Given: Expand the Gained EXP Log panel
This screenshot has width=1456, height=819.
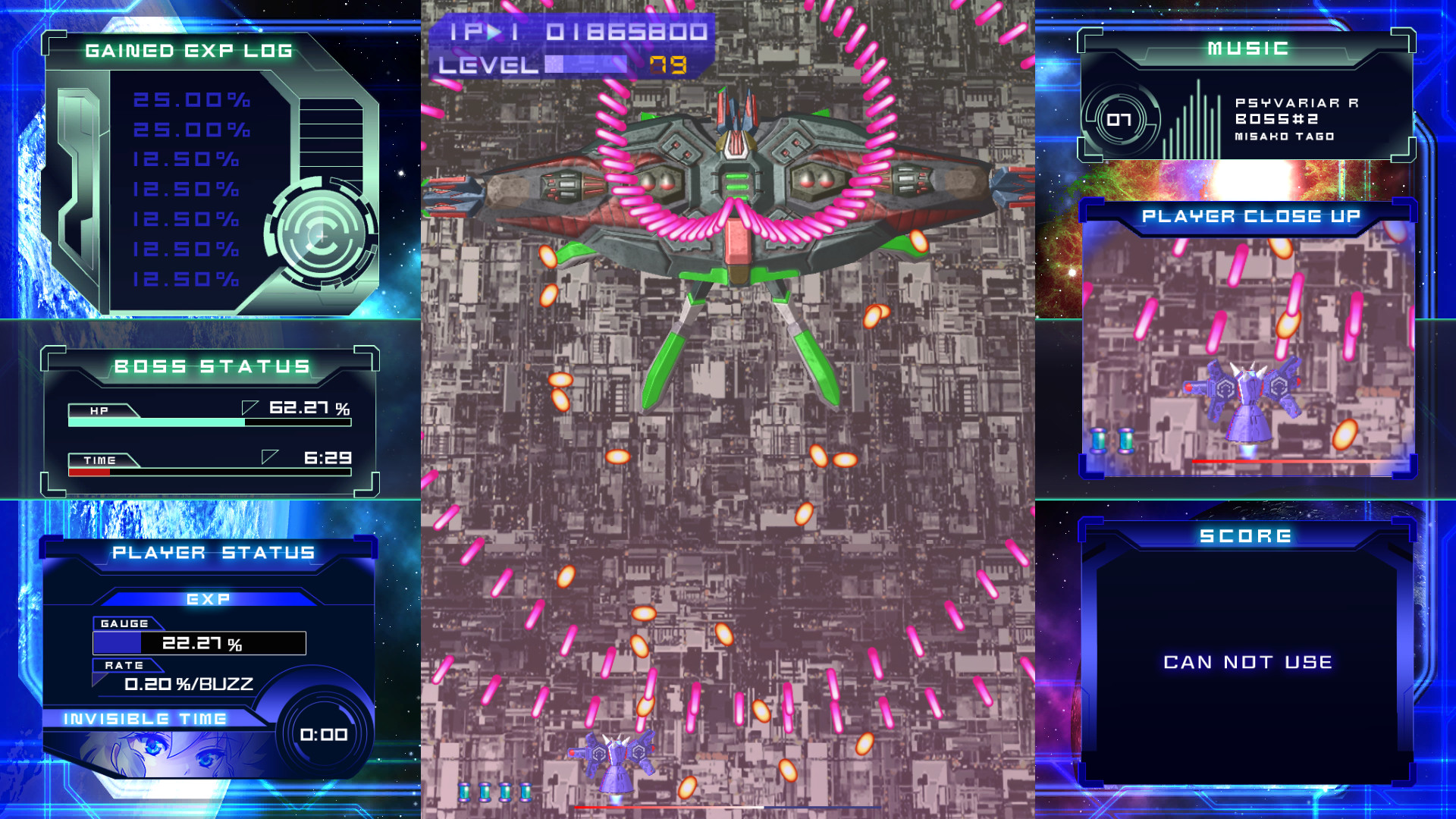Looking at the screenshot, I should coord(188,52).
